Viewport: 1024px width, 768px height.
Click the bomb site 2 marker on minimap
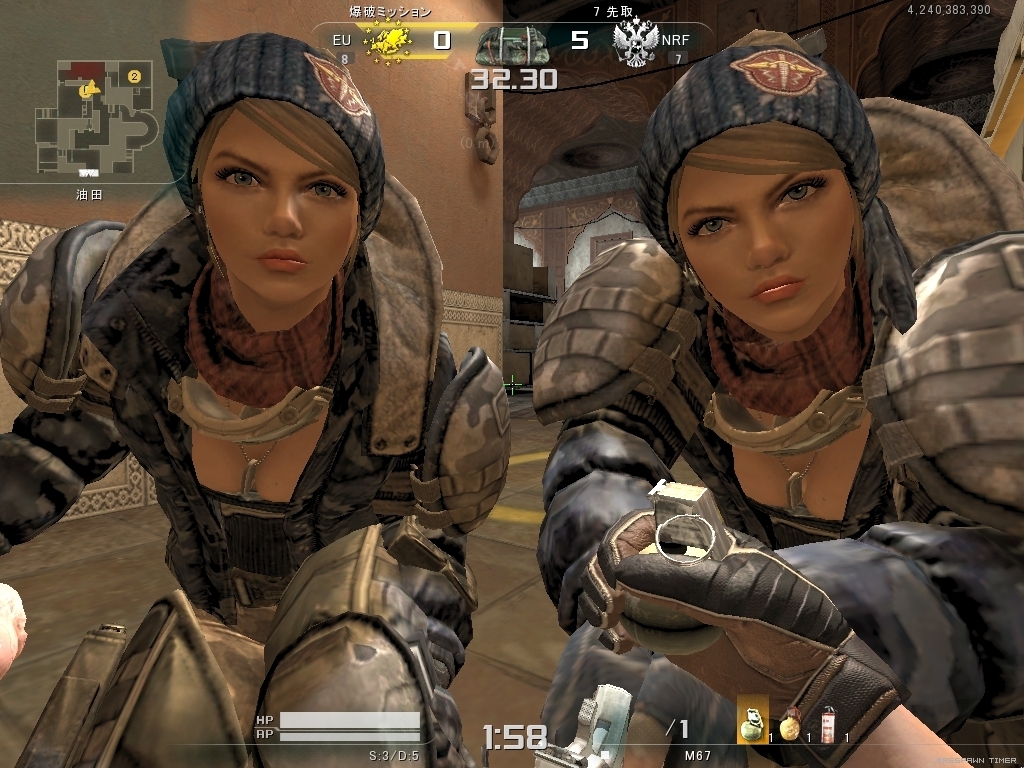click(134, 75)
